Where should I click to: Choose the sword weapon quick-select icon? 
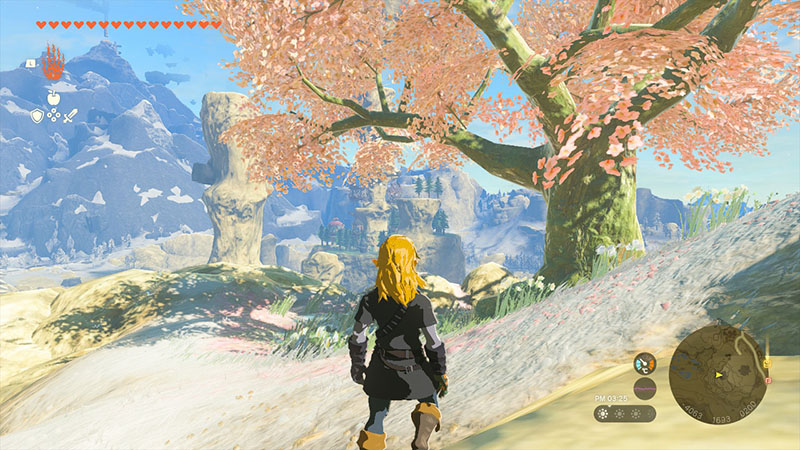pos(70,116)
